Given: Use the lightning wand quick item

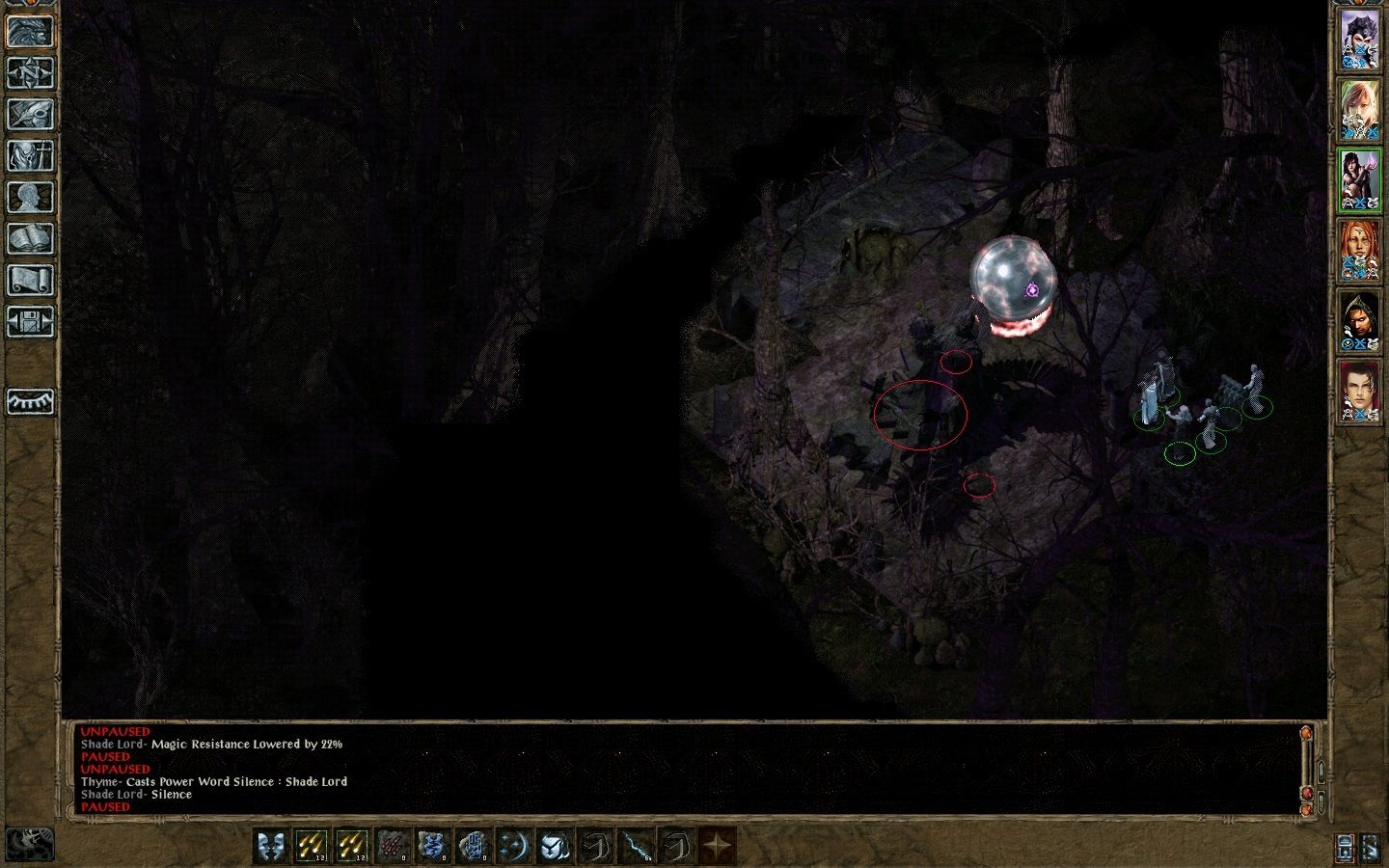Looking at the screenshot, I should (635, 847).
